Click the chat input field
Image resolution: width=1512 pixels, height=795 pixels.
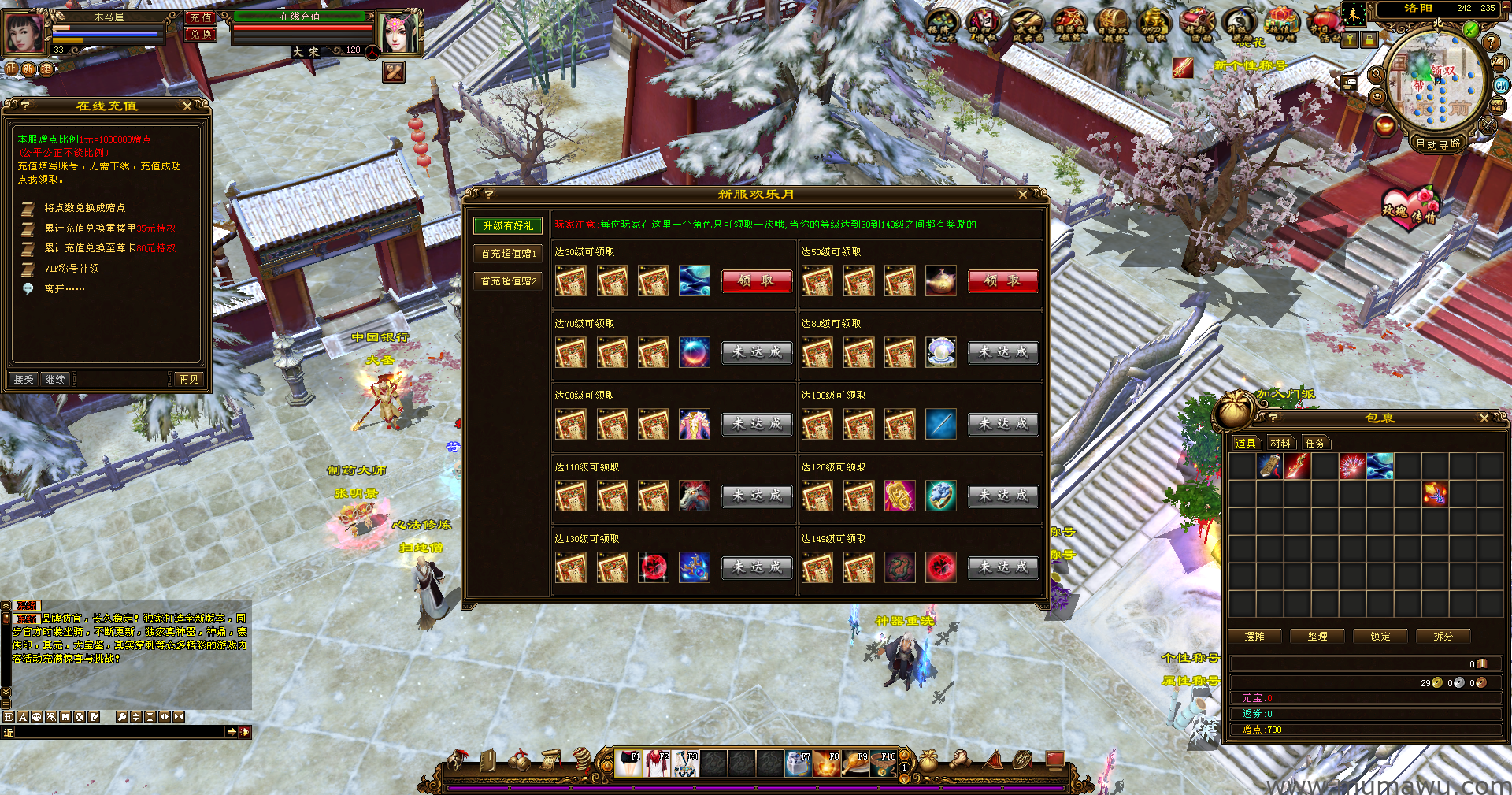(x=118, y=733)
